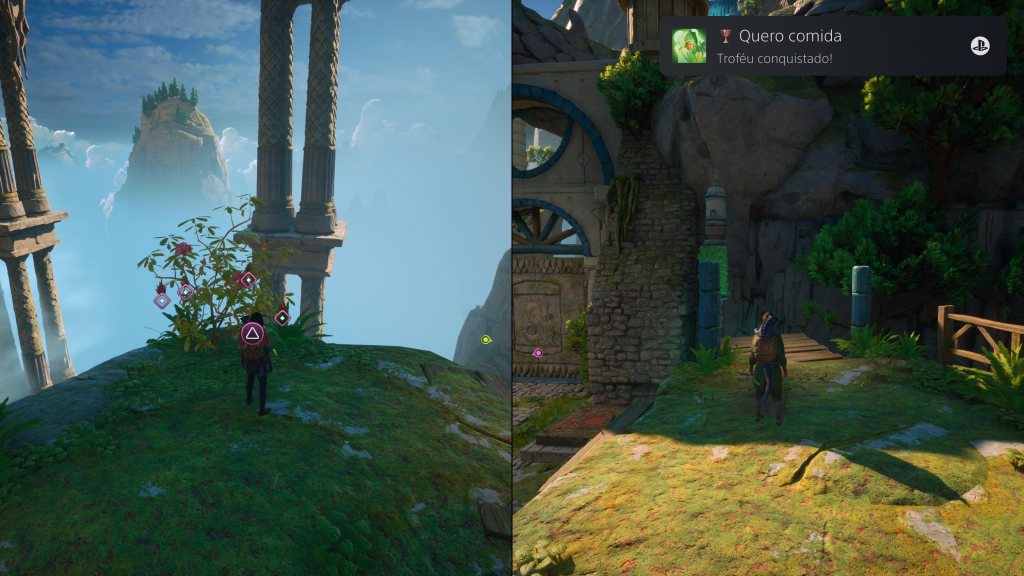Click the PlayStation logo in the notification

click(x=980, y=46)
